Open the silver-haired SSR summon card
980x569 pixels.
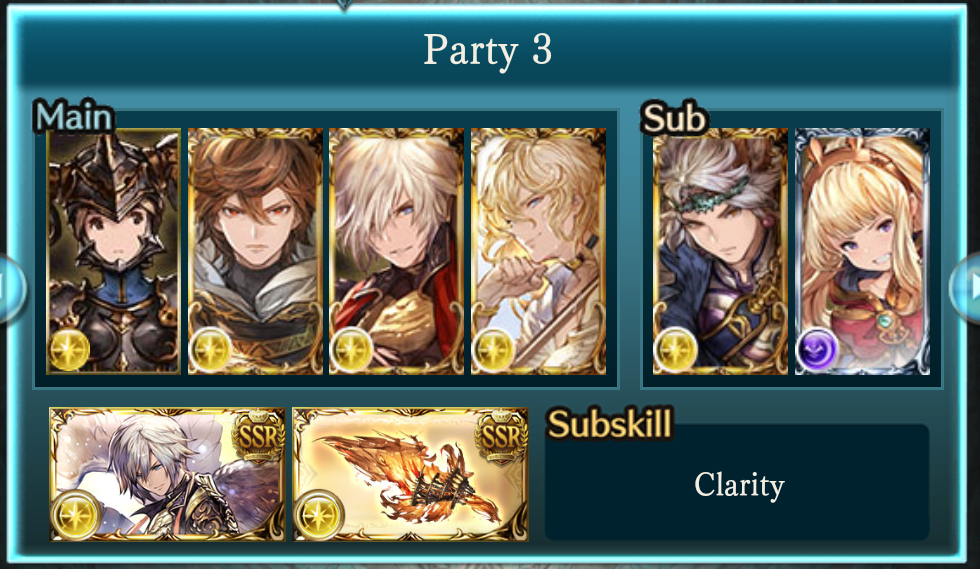[x=168, y=473]
